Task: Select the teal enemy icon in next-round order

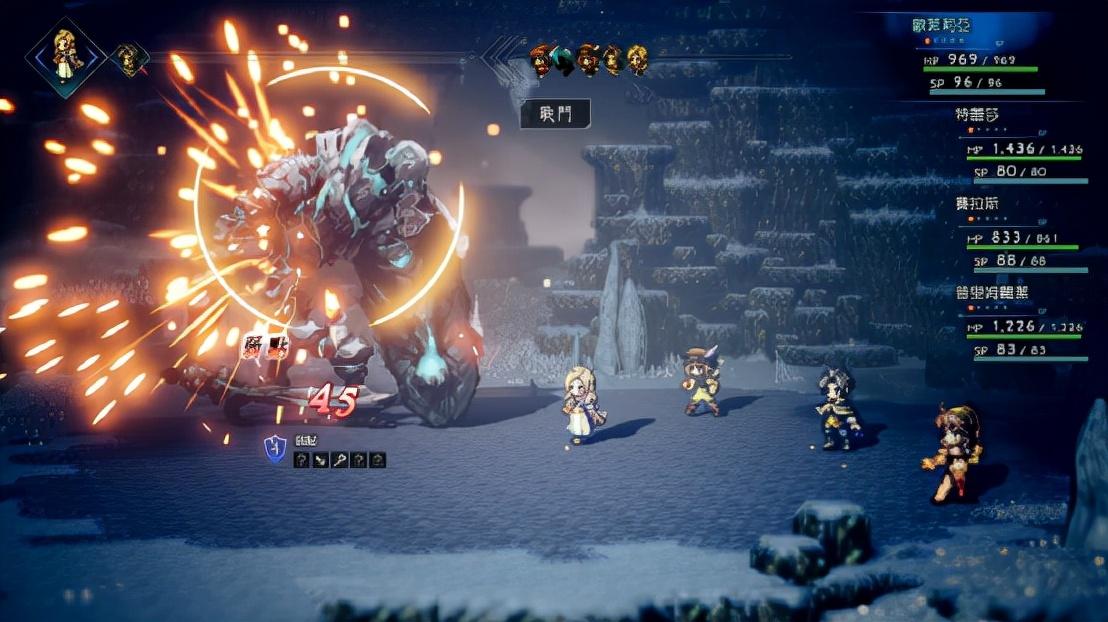Action: (x=564, y=61)
